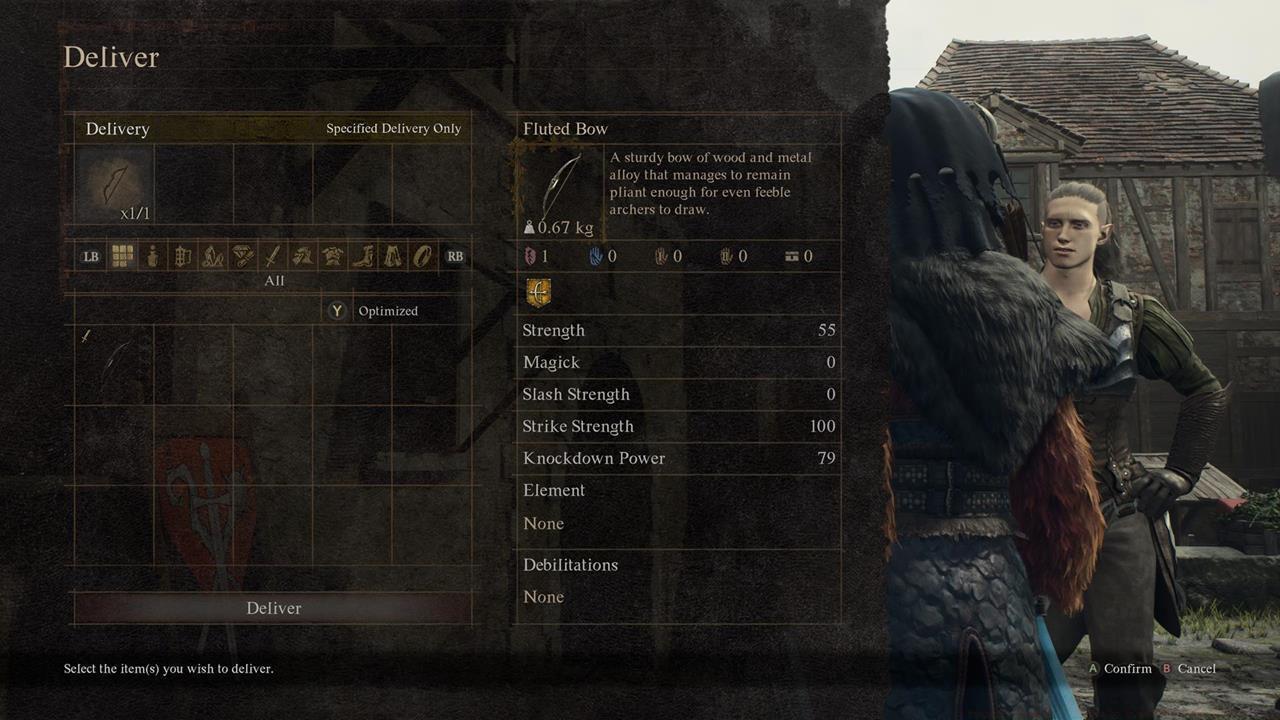The image size is (1280, 720).
Task: Open the helmet head armor tab
Action: coord(302,256)
